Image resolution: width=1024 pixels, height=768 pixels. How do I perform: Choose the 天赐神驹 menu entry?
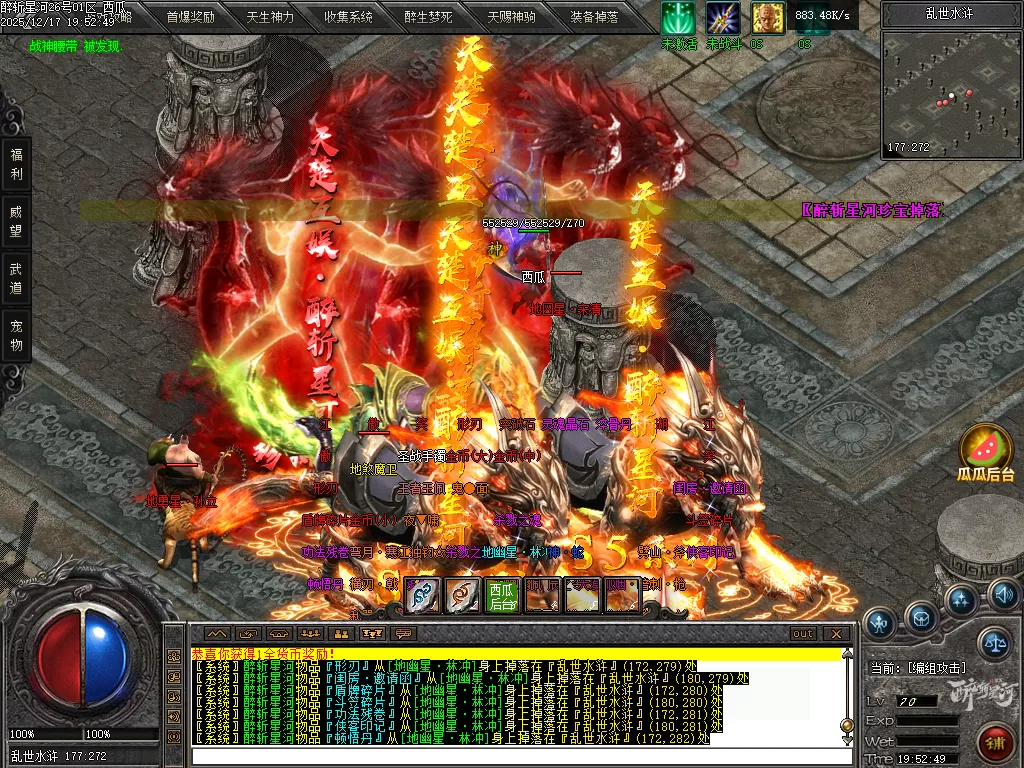pyautogui.click(x=511, y=16)
